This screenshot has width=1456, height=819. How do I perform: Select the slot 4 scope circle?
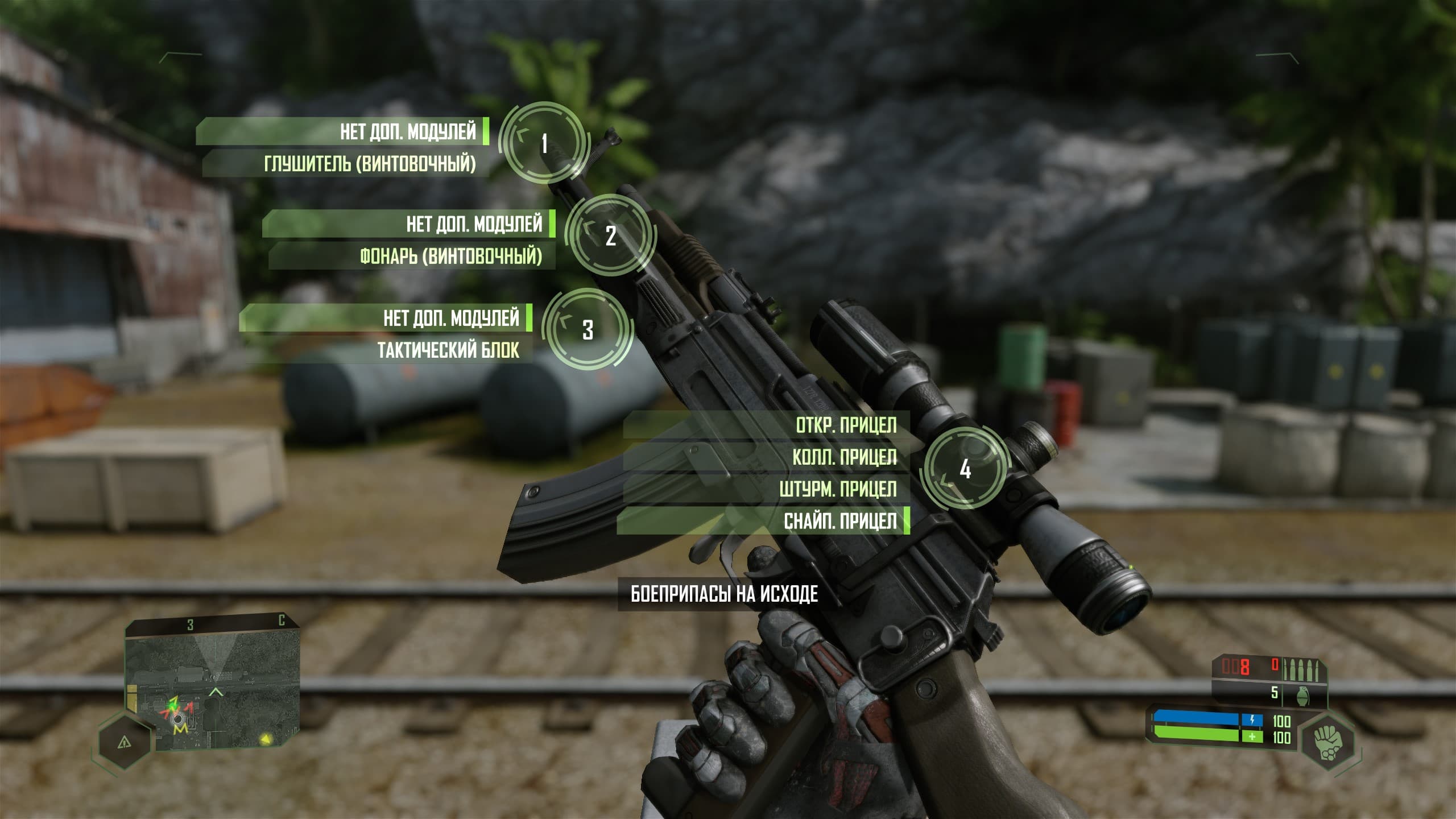tap(965, 469)
